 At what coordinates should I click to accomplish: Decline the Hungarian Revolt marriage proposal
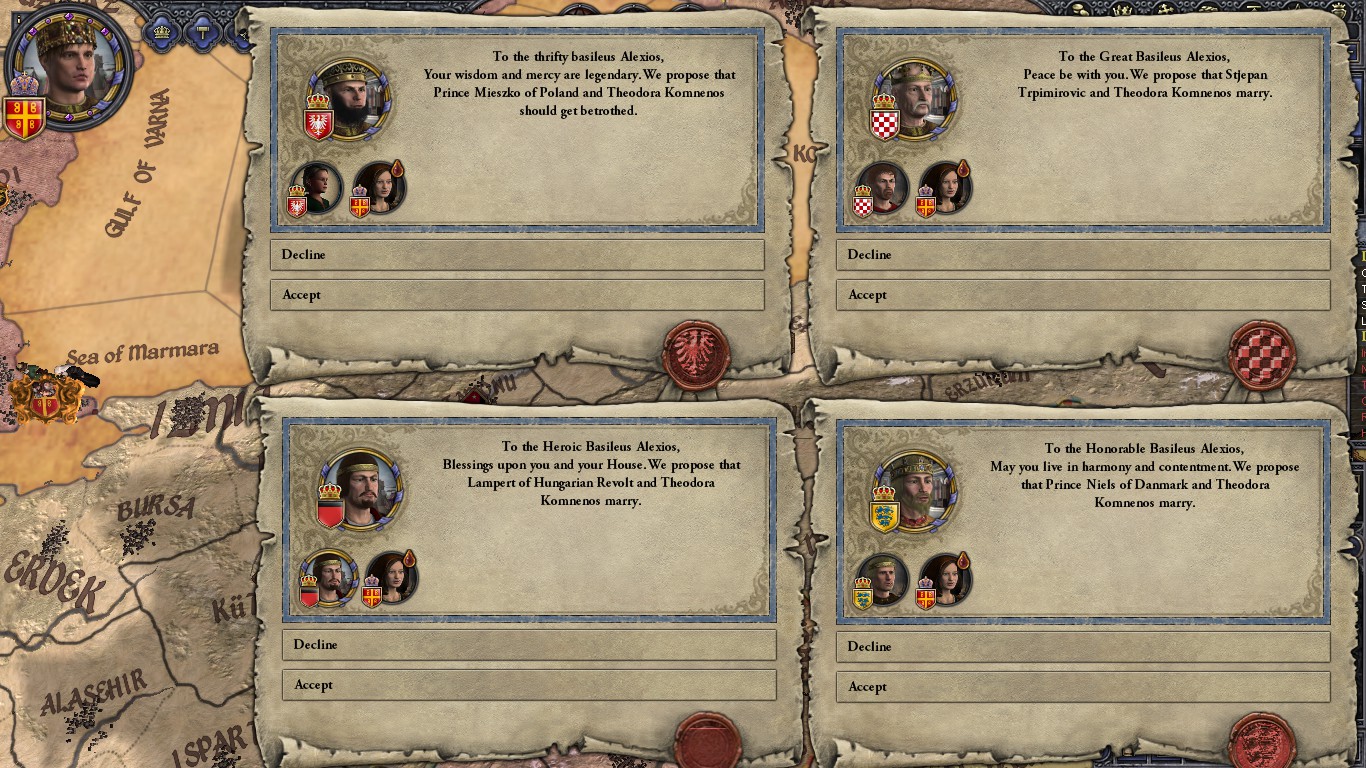click(528, 645)
